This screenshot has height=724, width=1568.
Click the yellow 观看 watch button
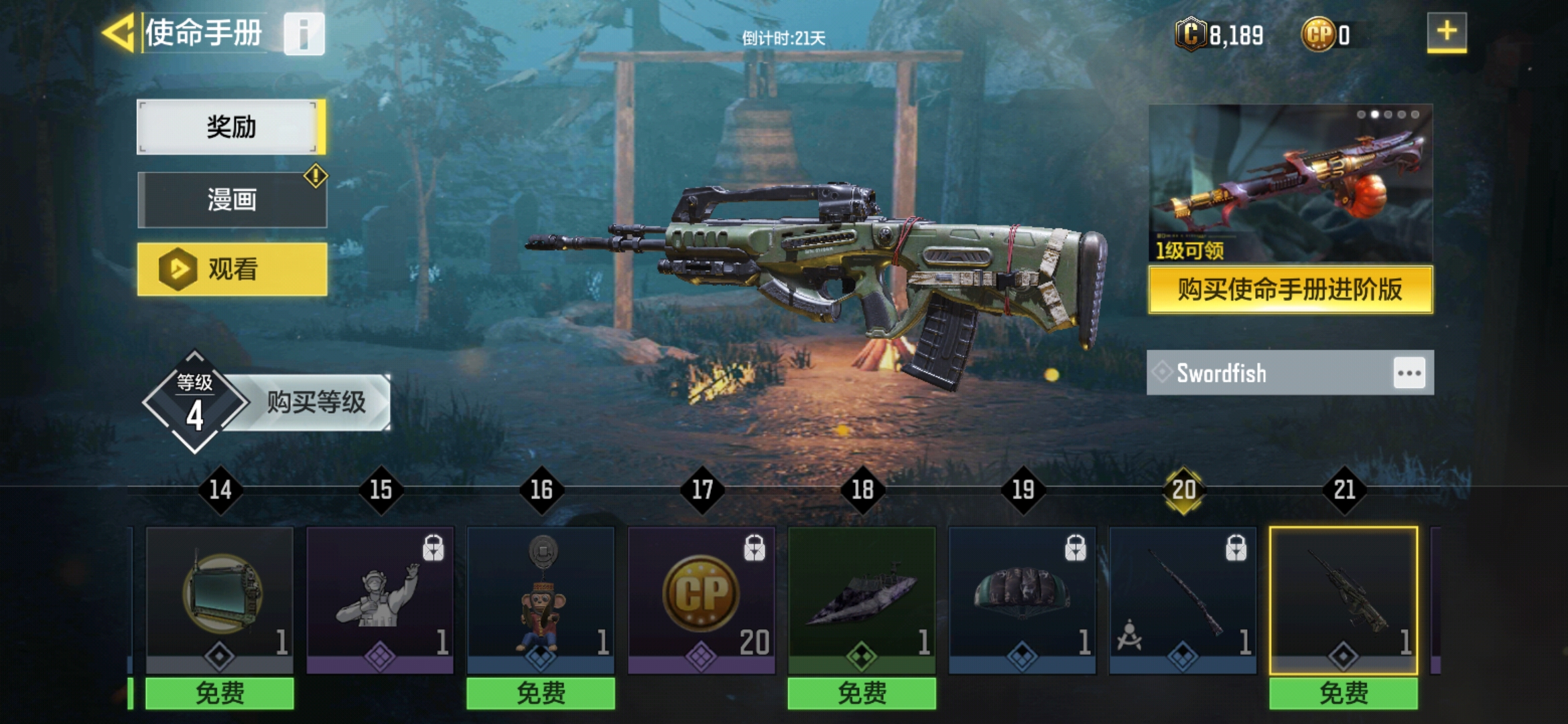pos(232,269)
